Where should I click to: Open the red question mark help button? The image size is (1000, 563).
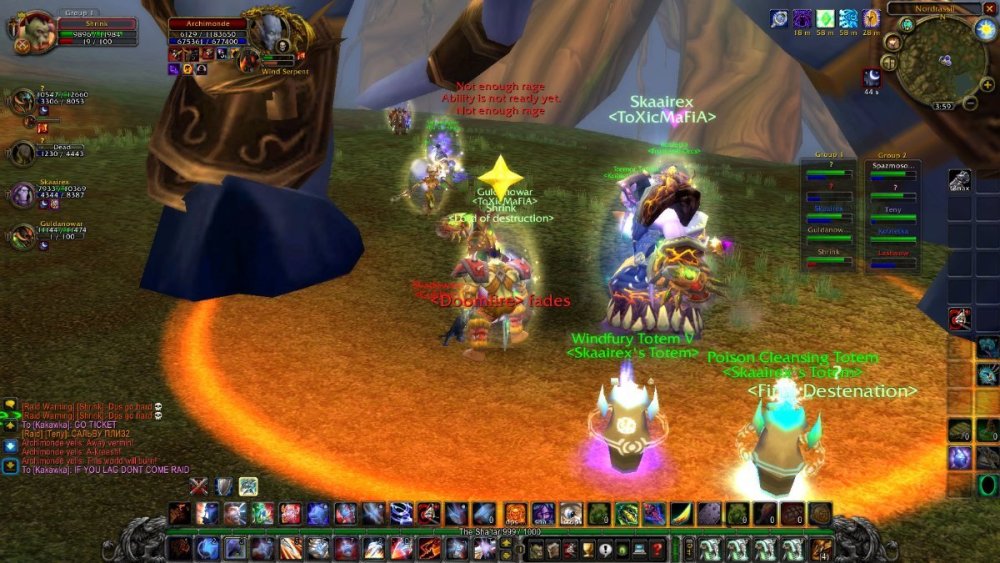point(656,549)
